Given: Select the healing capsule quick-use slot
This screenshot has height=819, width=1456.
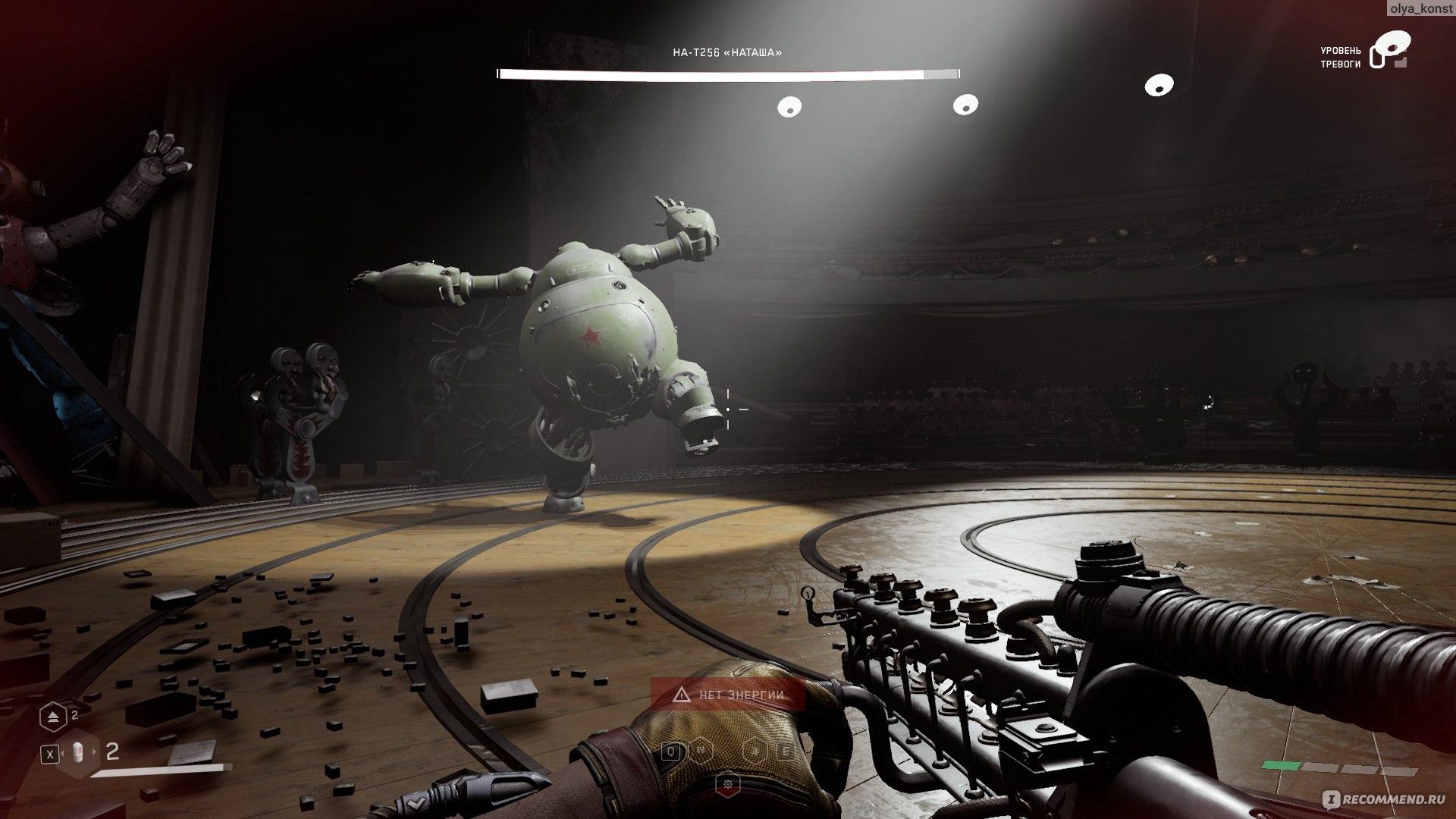Looking at the screenshot, I should 79,753.
